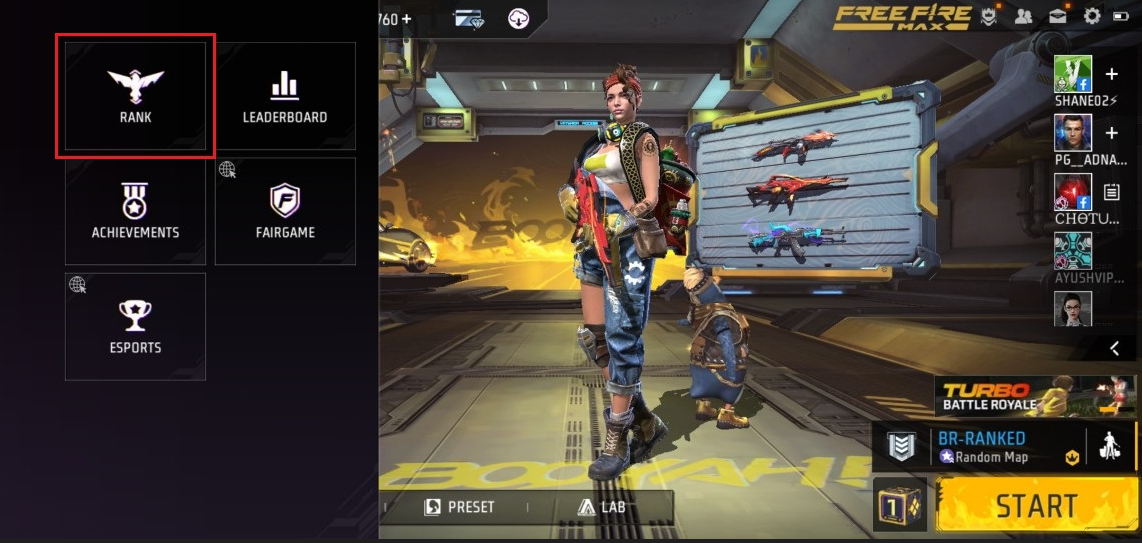Image resolution: width=1142 pixels, height=543 pixels.
Task: Open the Preset loadout button
Action: 460,507
